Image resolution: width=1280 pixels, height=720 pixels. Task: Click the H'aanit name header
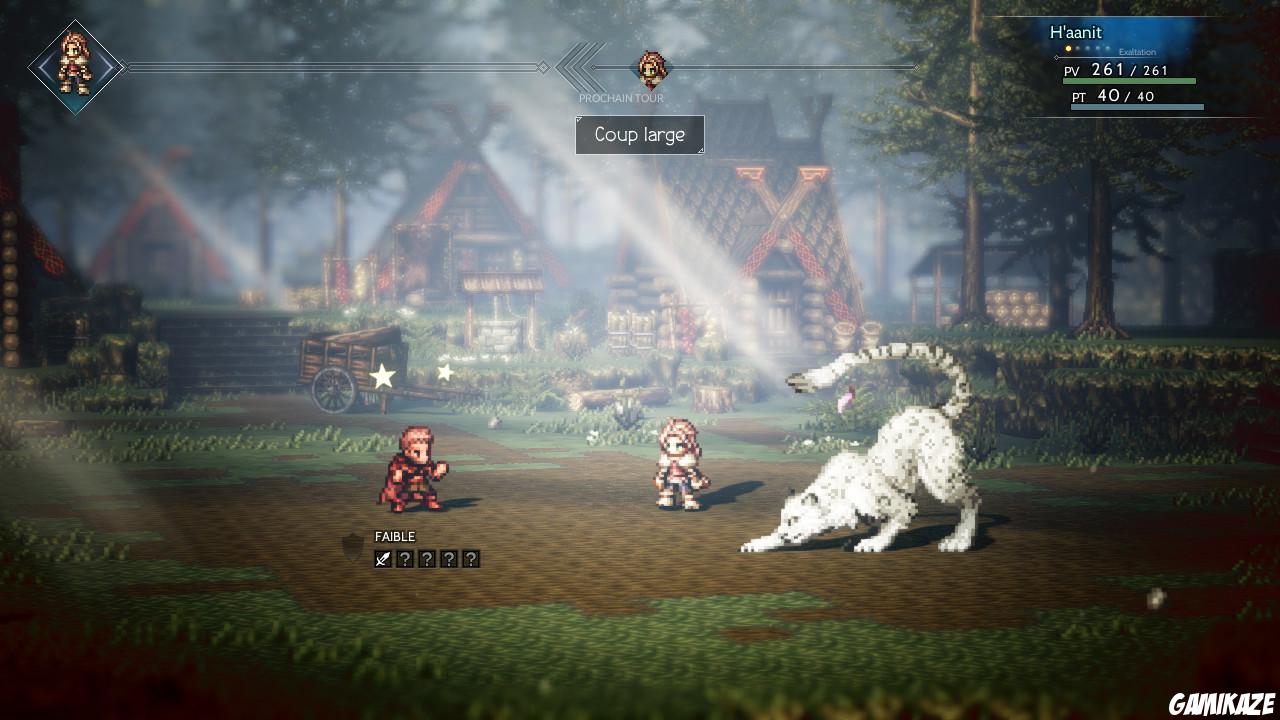pos(1074,32)
